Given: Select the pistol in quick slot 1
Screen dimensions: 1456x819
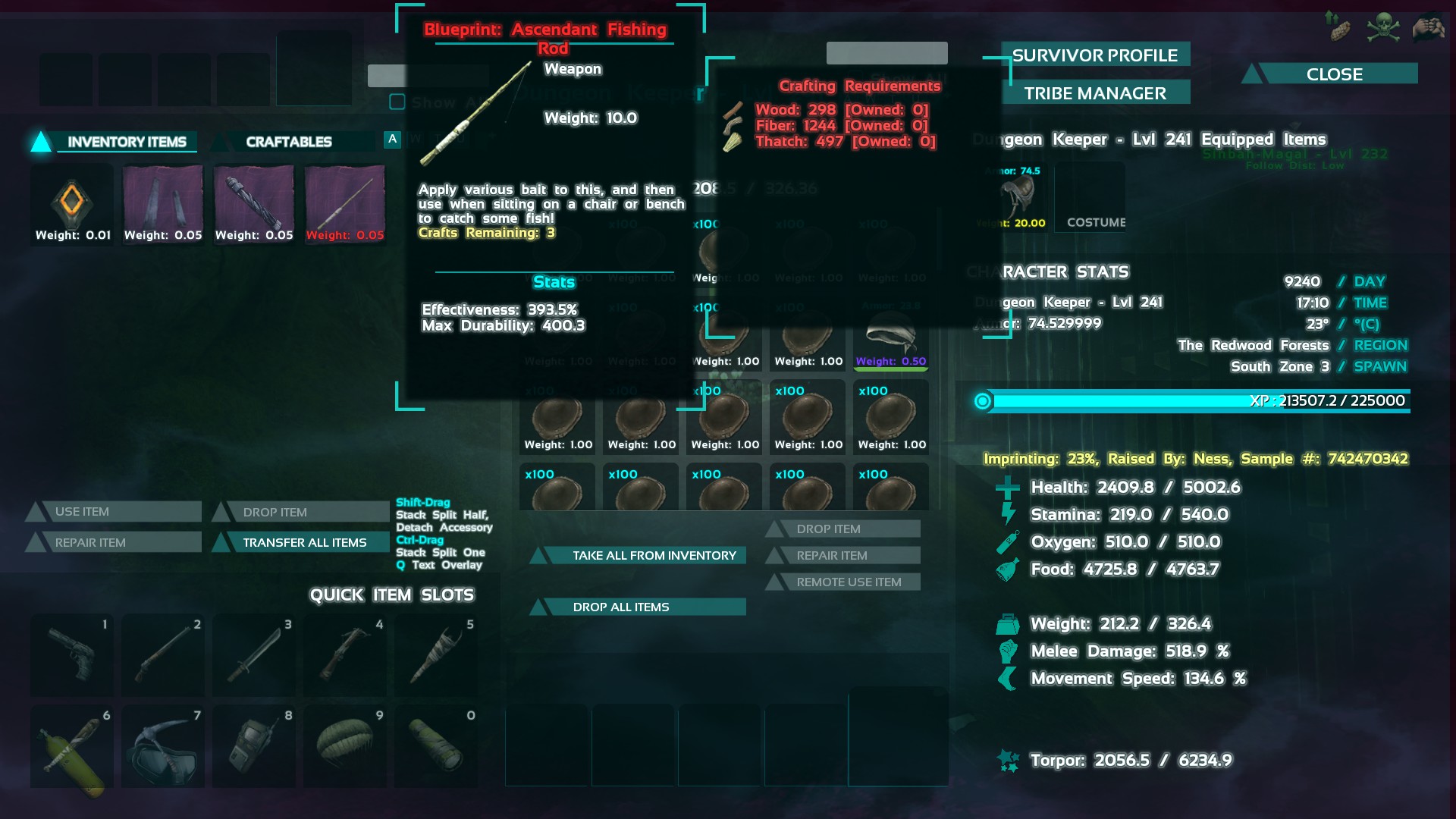Looking at the screenshot, I should click(72, 654).
